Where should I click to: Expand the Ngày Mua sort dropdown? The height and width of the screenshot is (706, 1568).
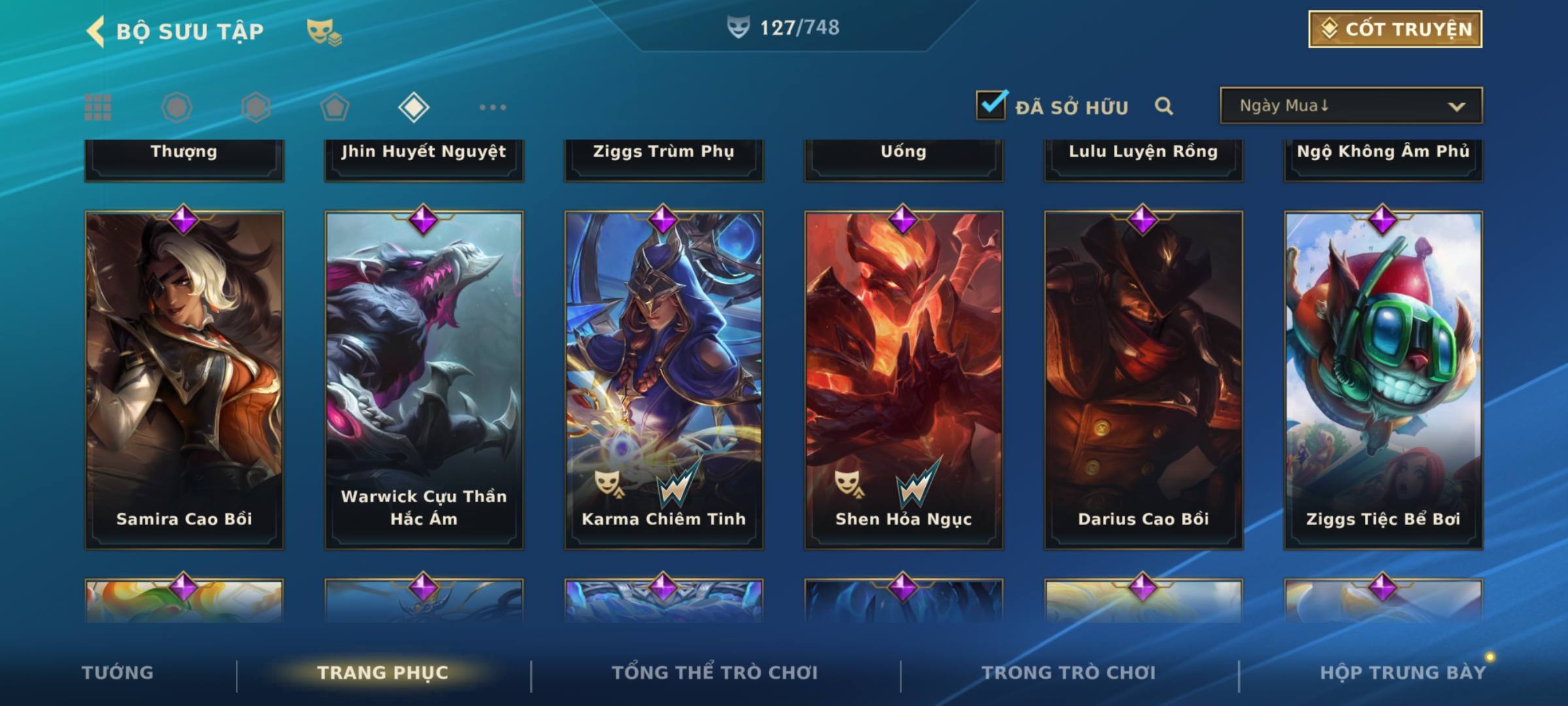(1350, 106)
